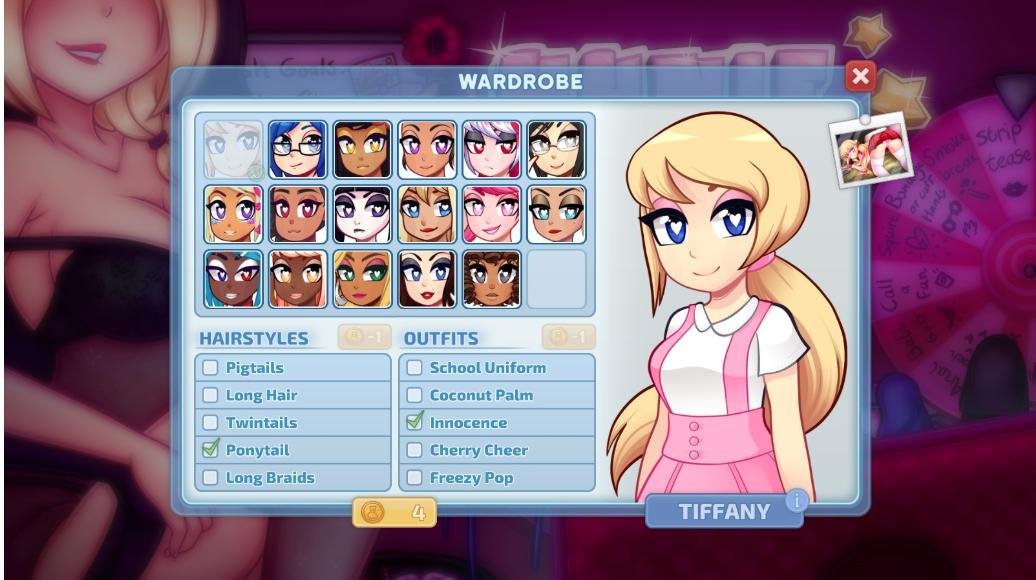Select the dark-skinned girl with blue hair portrait
Viewport: 1036px width, 580px height.
click(x=234, y=279)
